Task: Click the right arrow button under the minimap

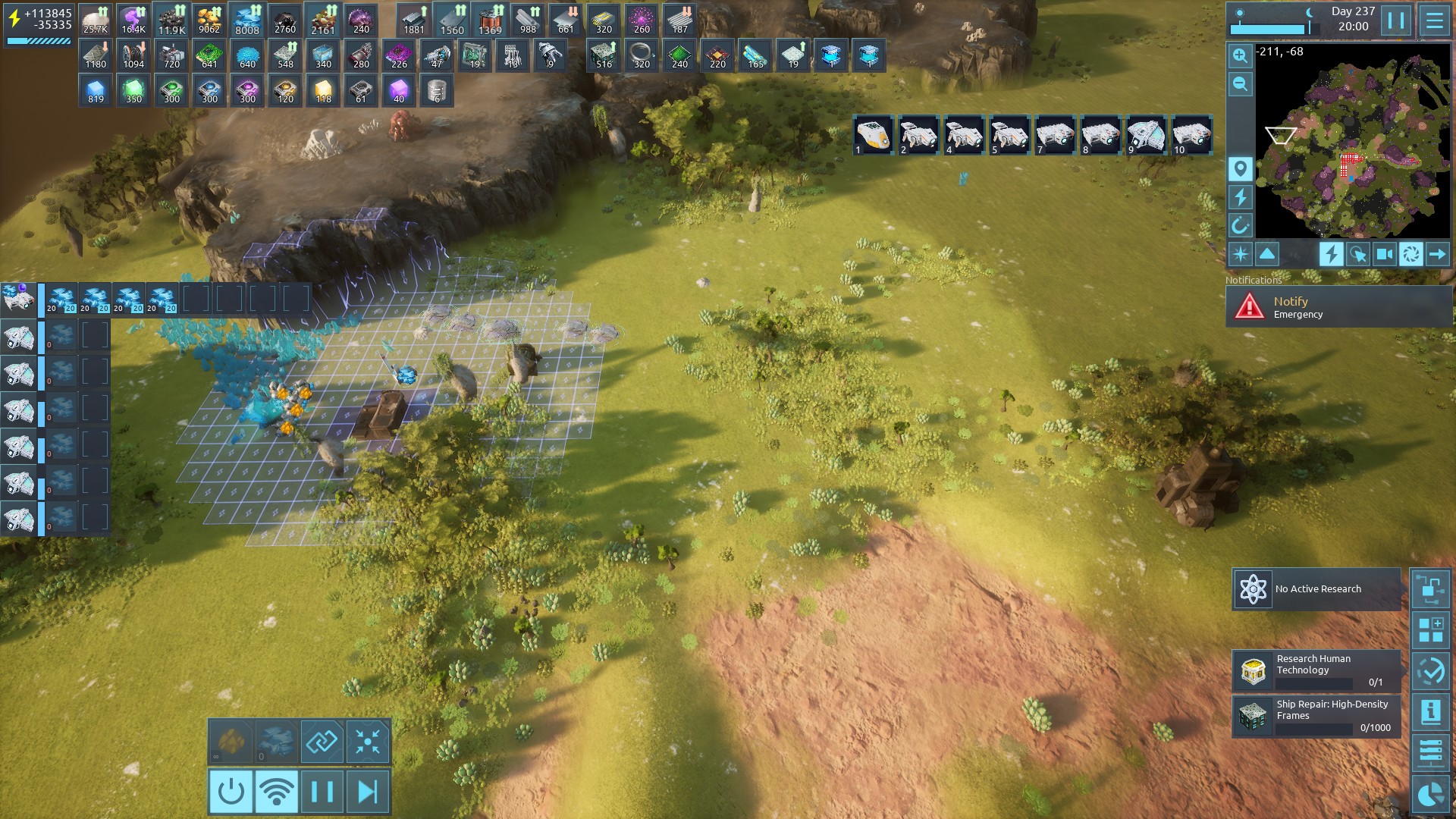Action: [x=1437, y=254]
